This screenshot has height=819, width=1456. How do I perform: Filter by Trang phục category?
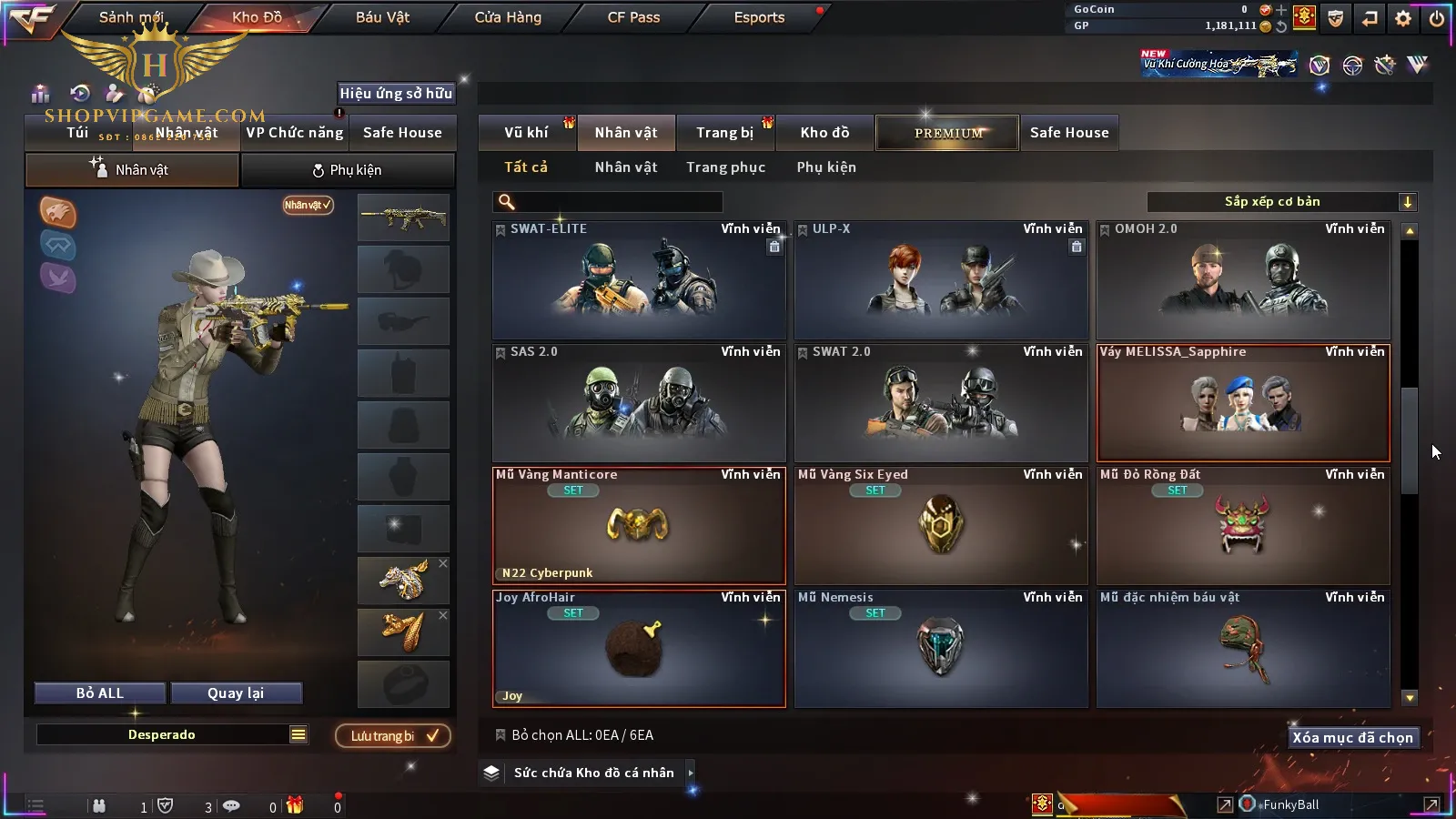pyautogui.click(x=725, y=167)
